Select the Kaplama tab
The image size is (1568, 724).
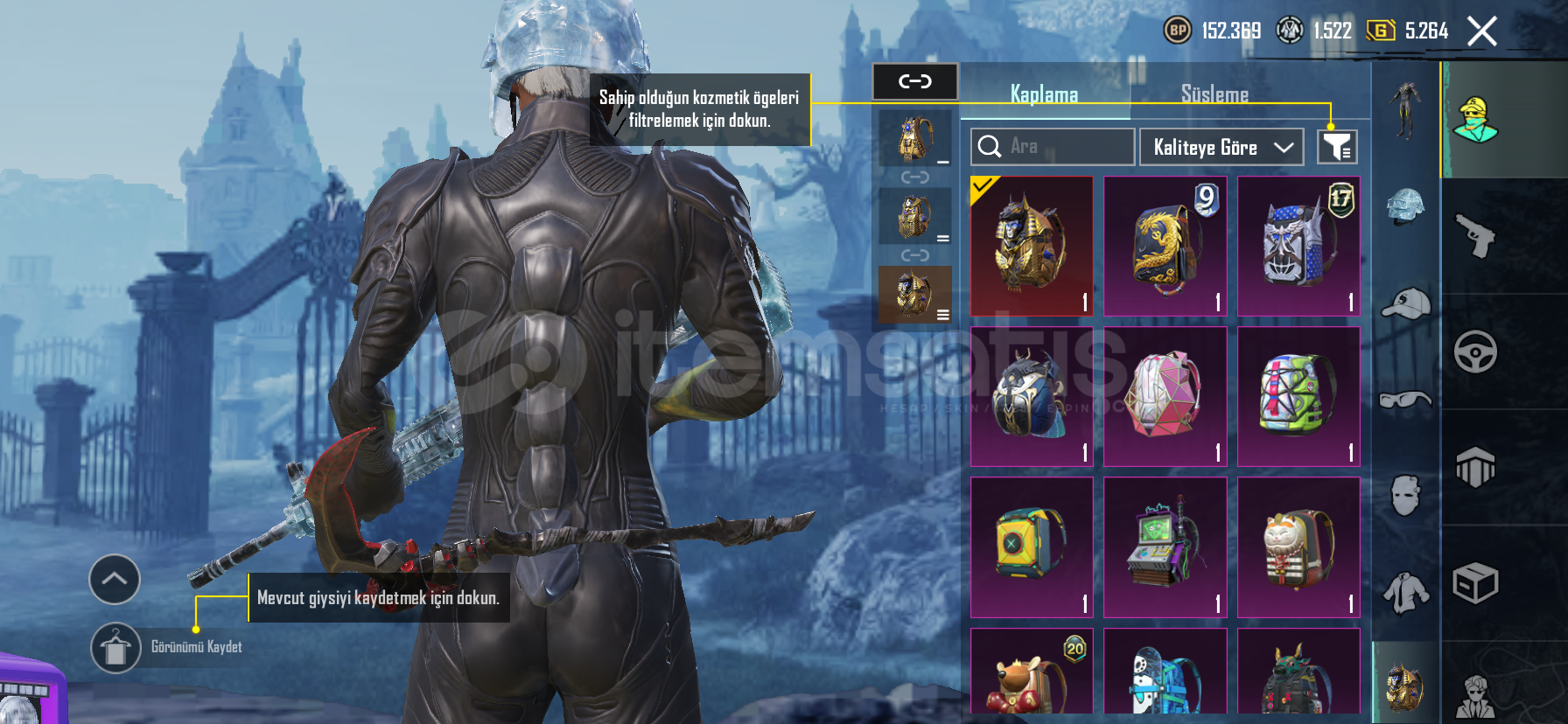tap(1044, 94)
